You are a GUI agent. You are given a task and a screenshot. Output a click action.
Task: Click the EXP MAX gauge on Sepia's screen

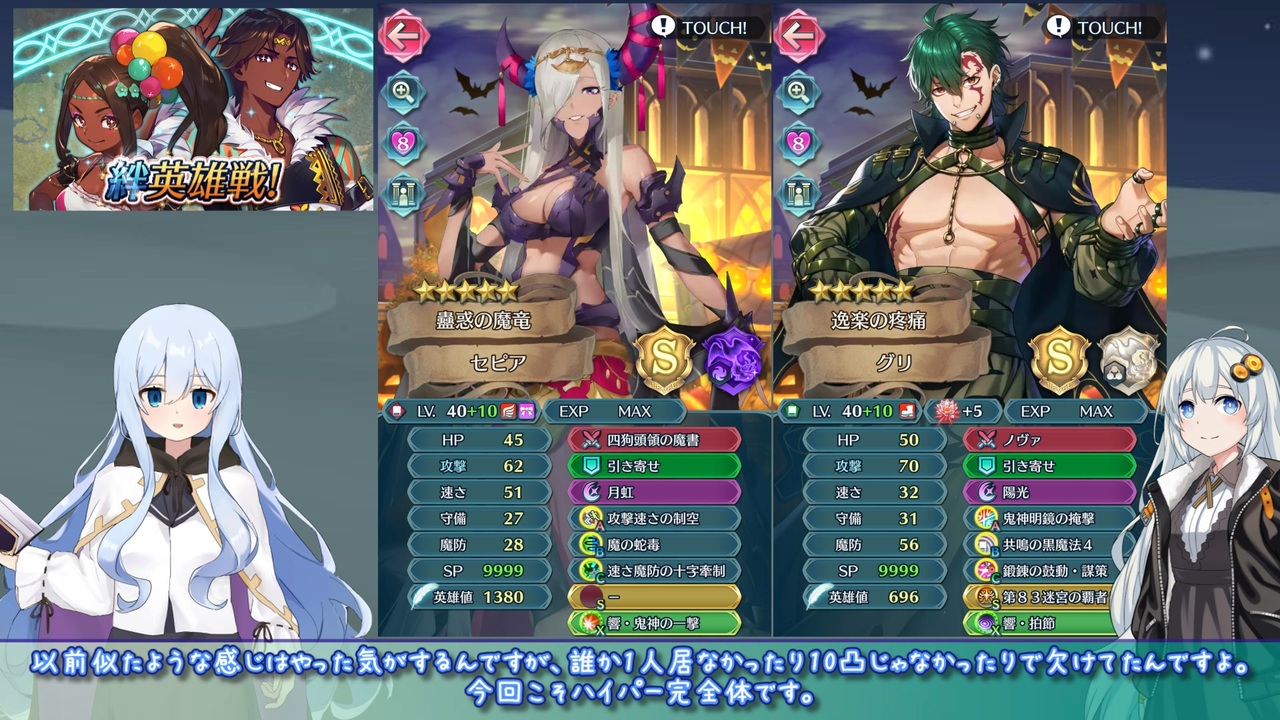tap(615, 411)
